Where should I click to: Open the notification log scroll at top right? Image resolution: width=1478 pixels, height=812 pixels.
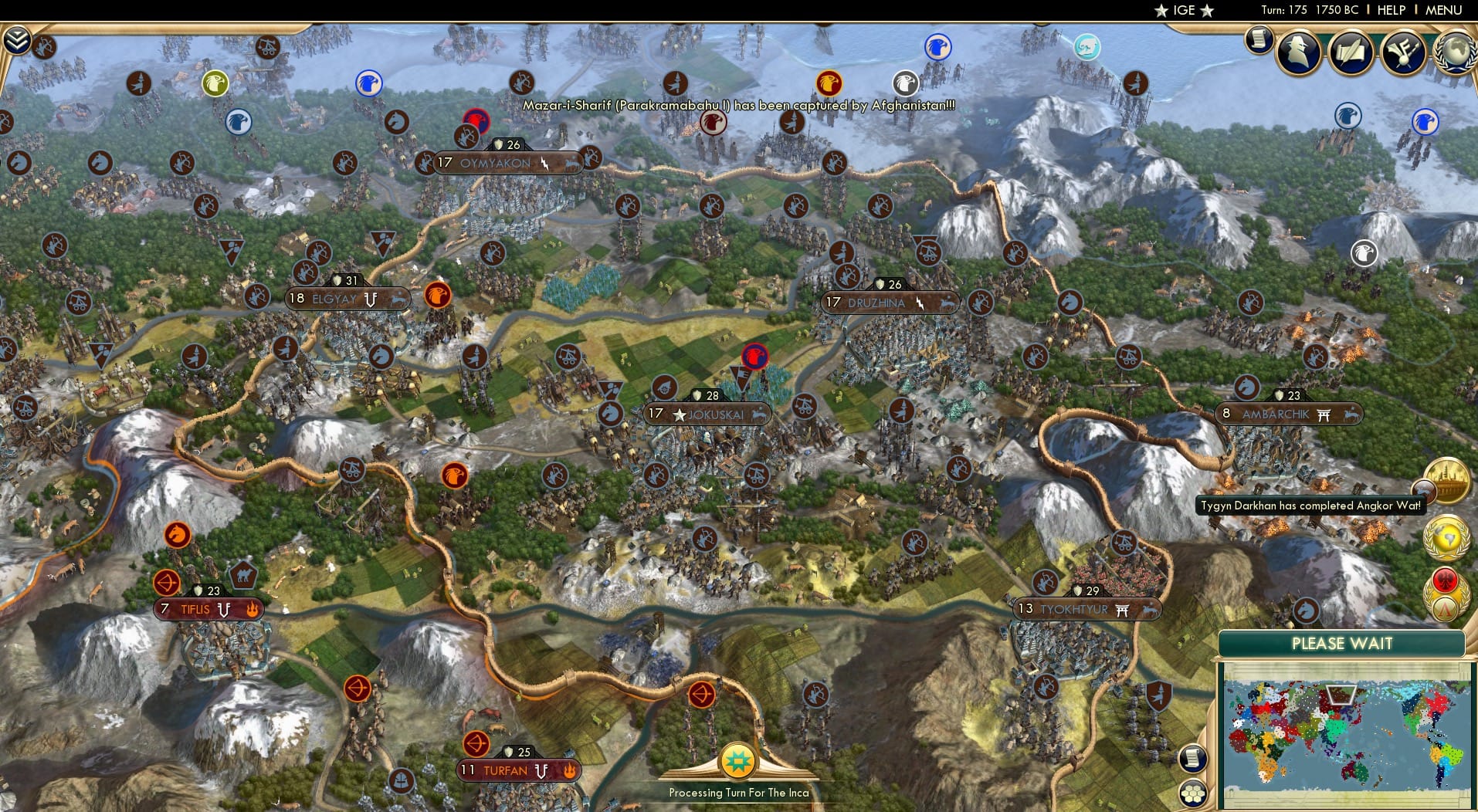click(1259, 39)
